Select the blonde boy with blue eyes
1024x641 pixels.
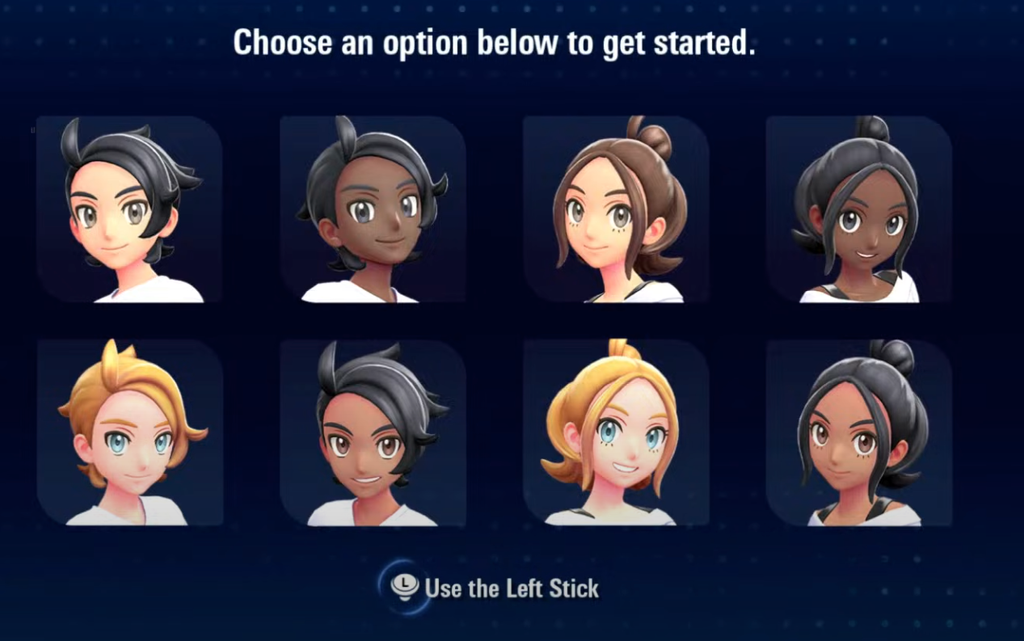pyautogui.click(x=128, y=434)
